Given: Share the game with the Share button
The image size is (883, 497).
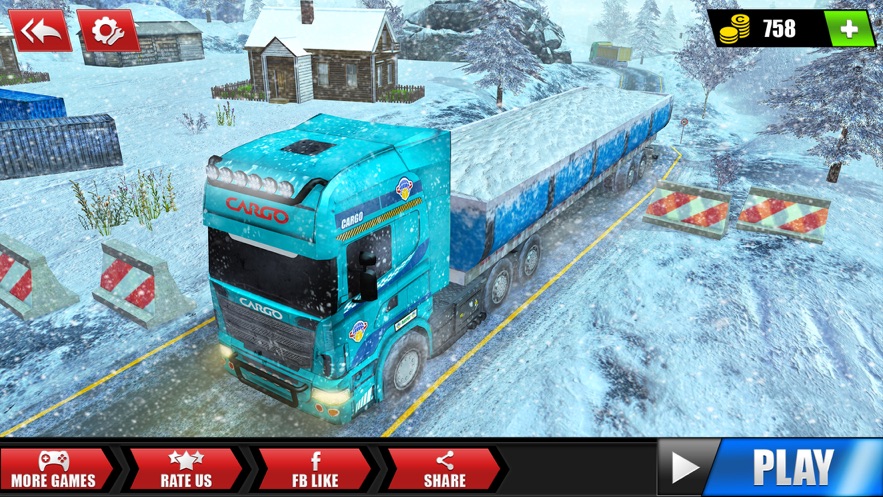Looking at the screenshot, I should 444,469.
